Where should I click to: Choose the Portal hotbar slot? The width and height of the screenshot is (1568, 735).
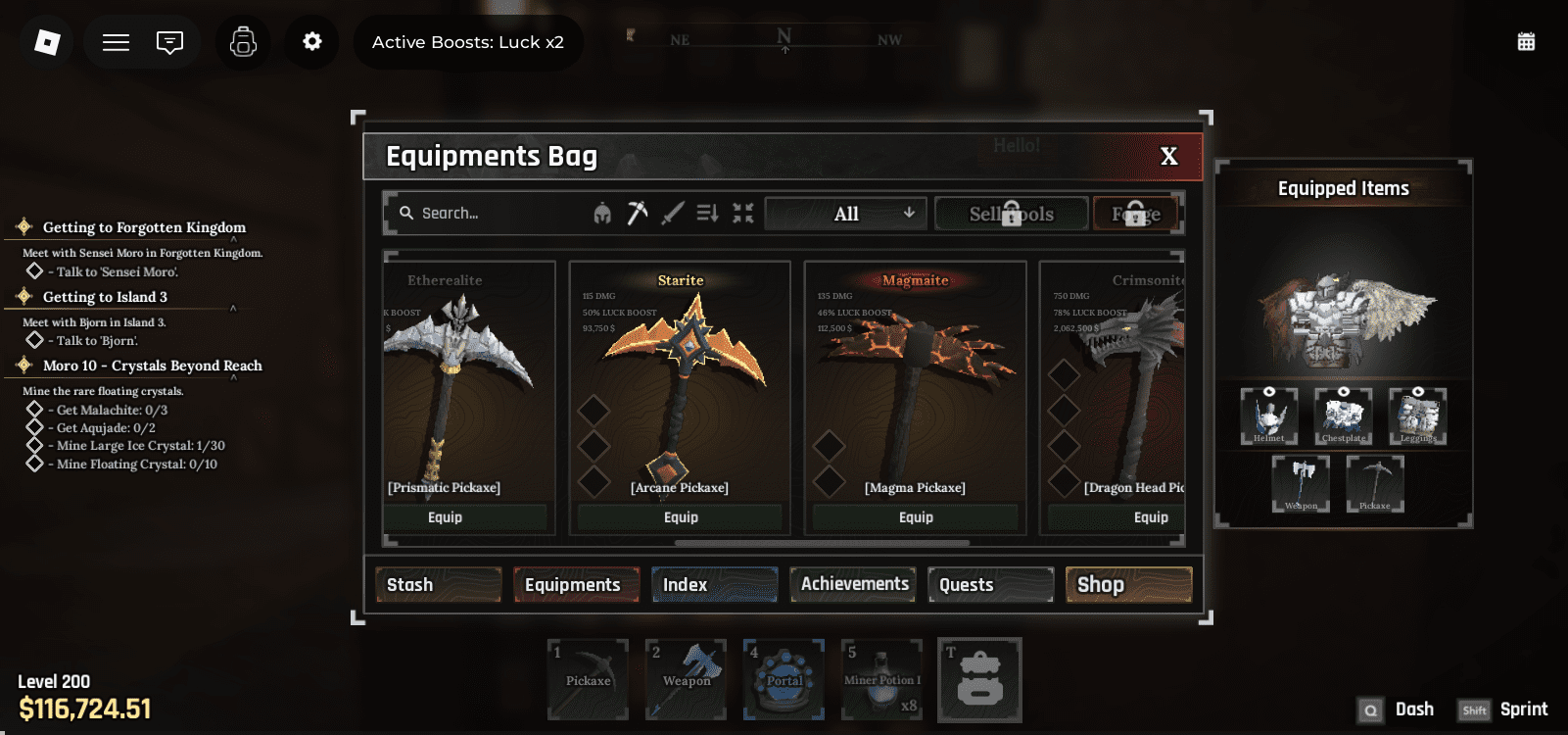click(x=784, y=680)
